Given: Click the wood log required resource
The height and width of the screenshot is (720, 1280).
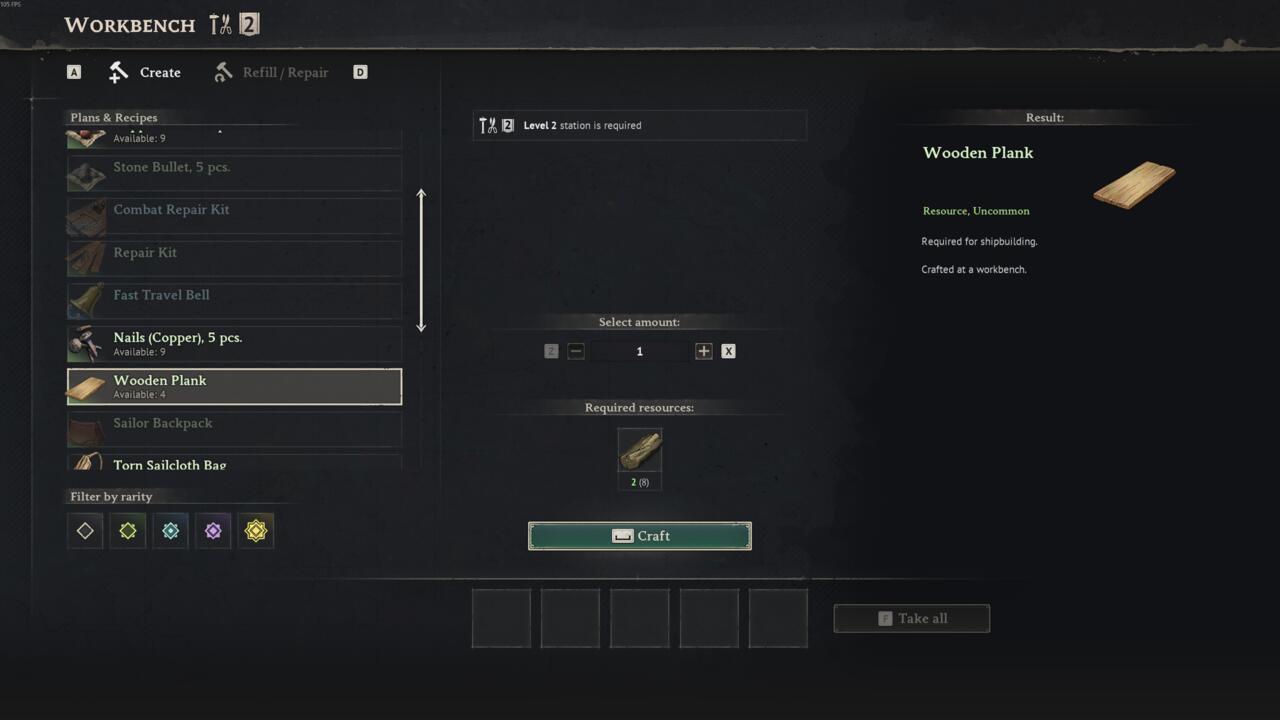Looking at the screenshot, I should click(x=640, y=451).
